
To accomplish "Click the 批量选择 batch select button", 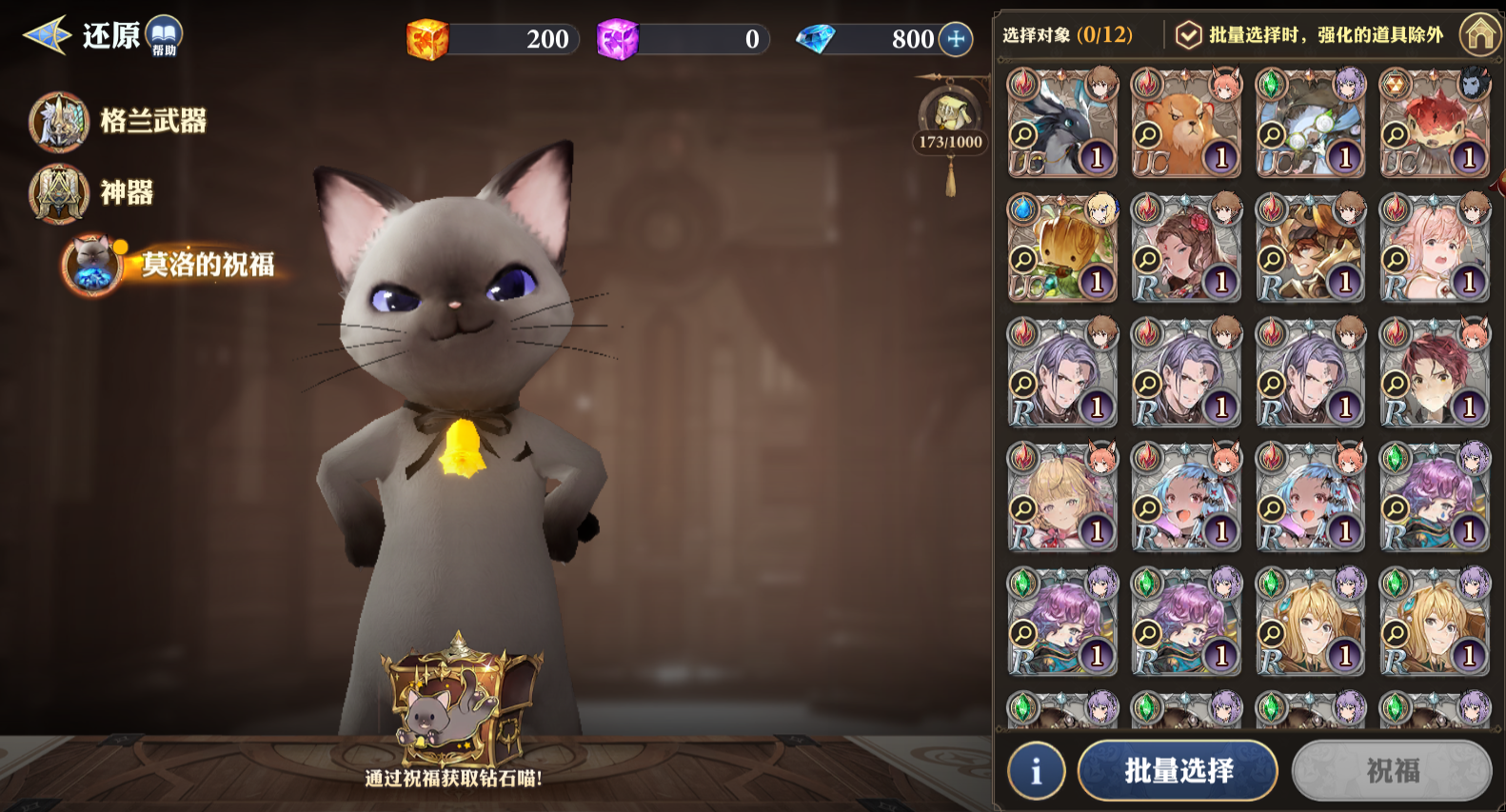I will 1178,770.
